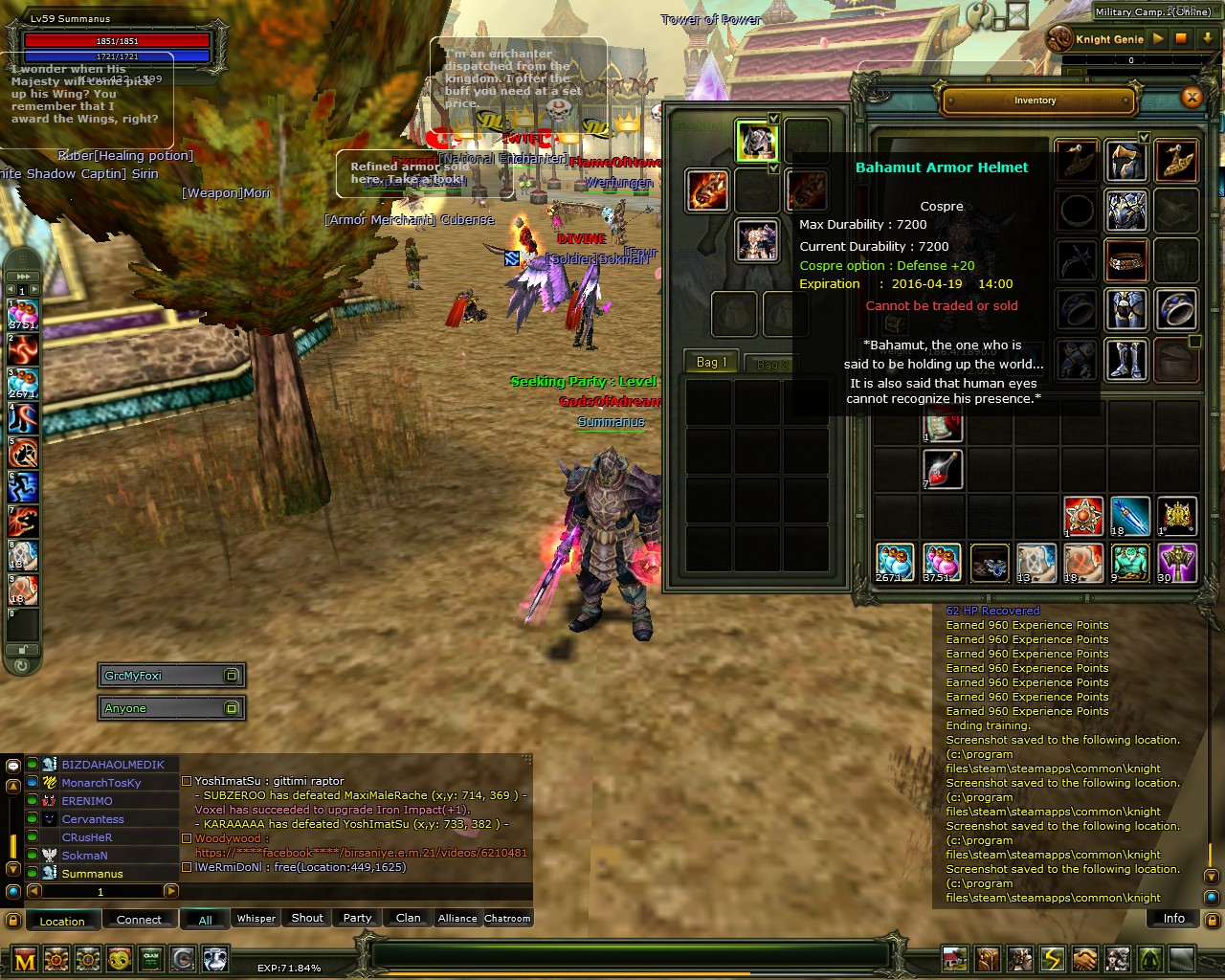This screenshot has width=1225, height=980.
Task: Select the Alliance chat tab
Action: pyautogui.click(x=457, y=918)
